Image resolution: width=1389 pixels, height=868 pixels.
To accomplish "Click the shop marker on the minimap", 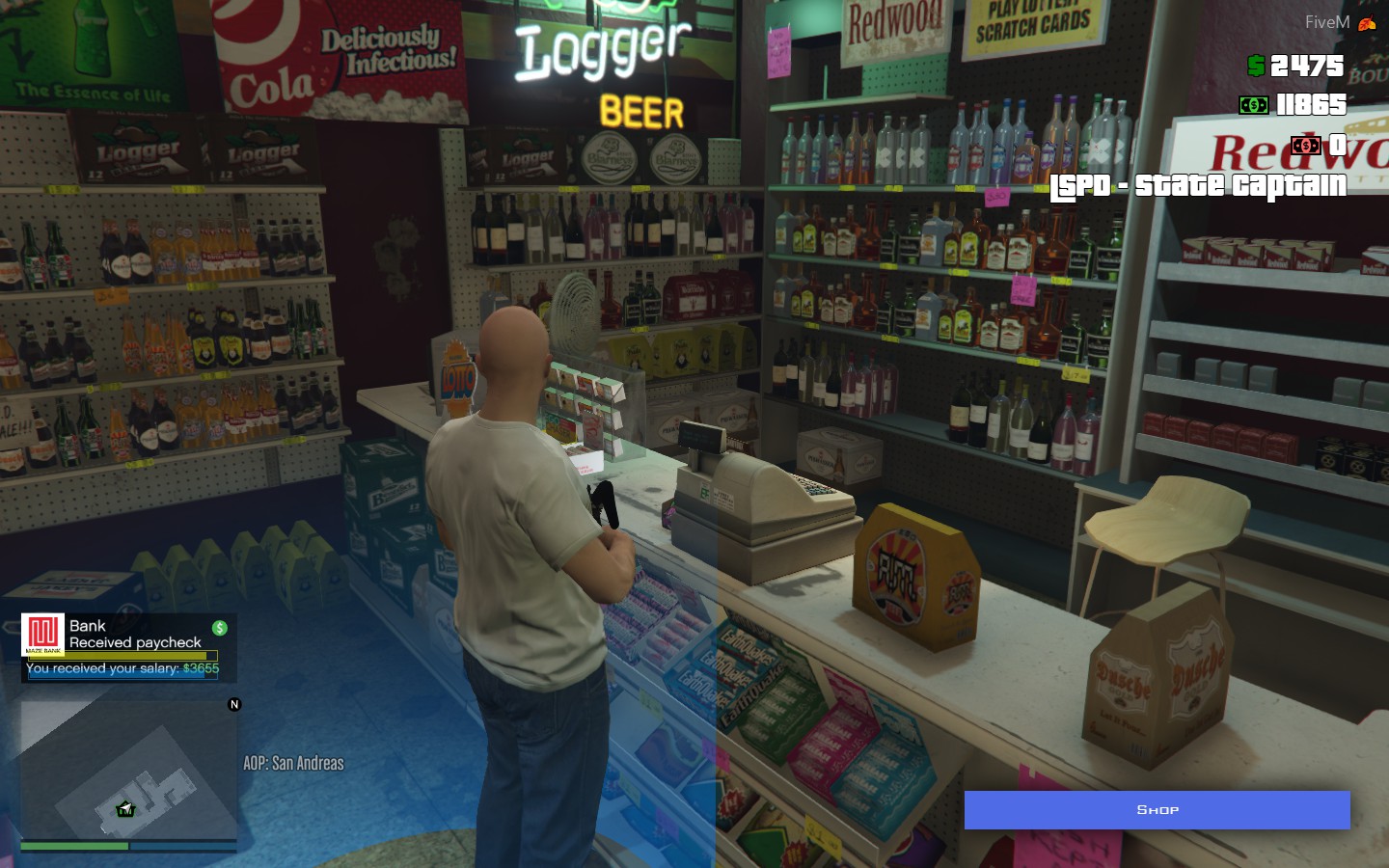I will (124, 809).
